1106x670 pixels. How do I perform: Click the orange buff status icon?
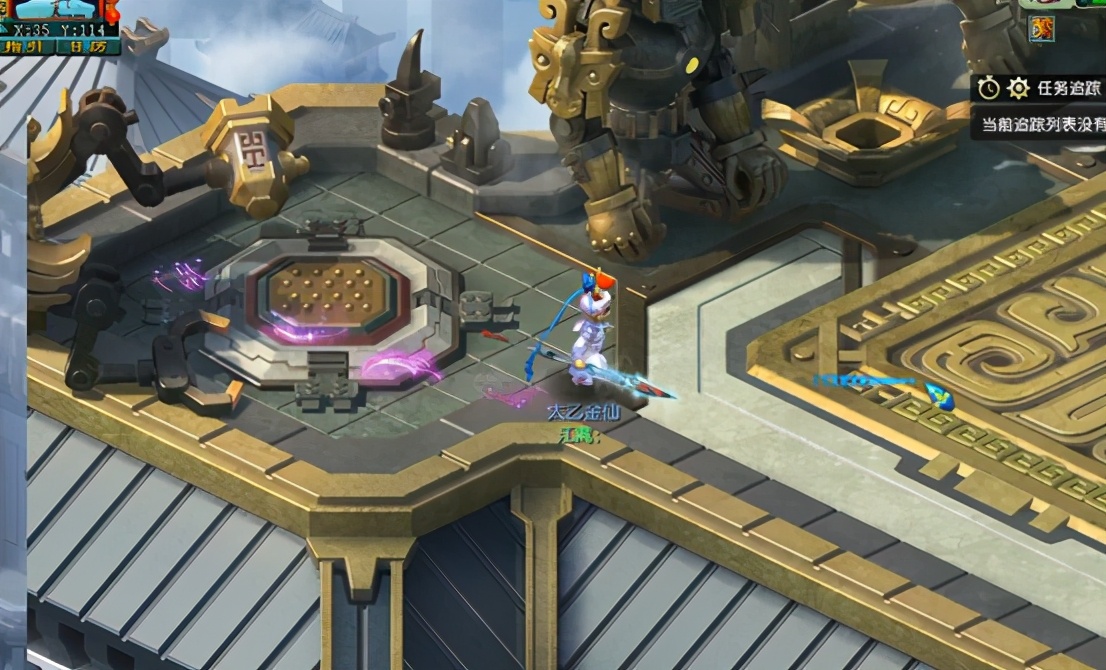pyautogui.click(x=1041, y=30)
